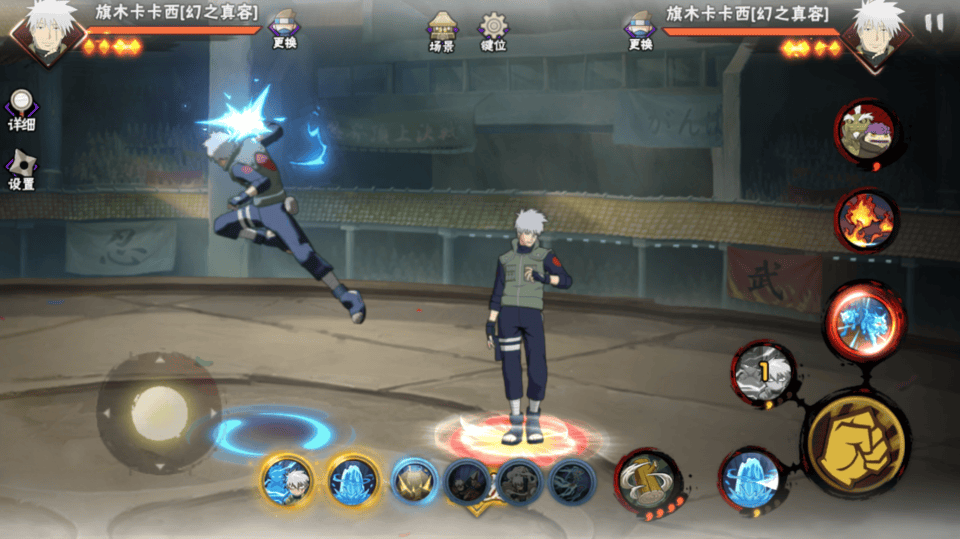Cast the blue lightning blade skill by the fist

[750, 479]
